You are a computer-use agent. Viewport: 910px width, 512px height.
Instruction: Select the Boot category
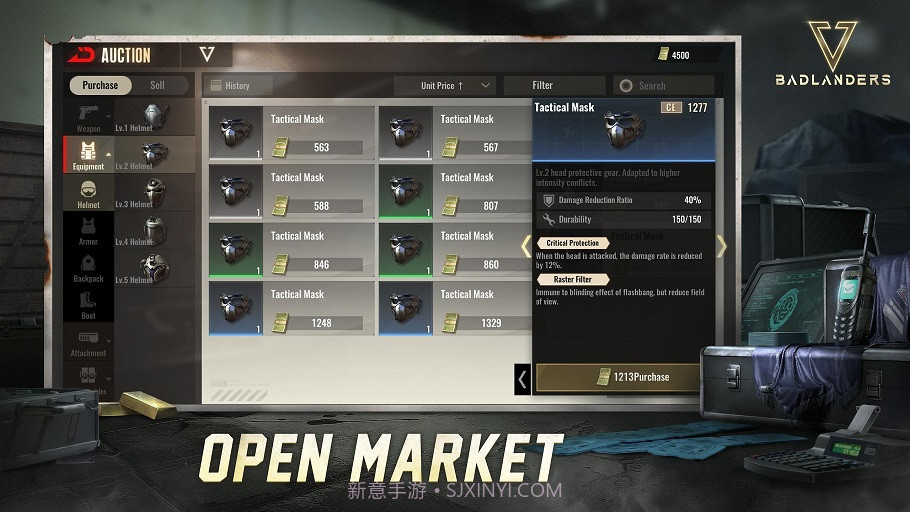click(89, 304)
